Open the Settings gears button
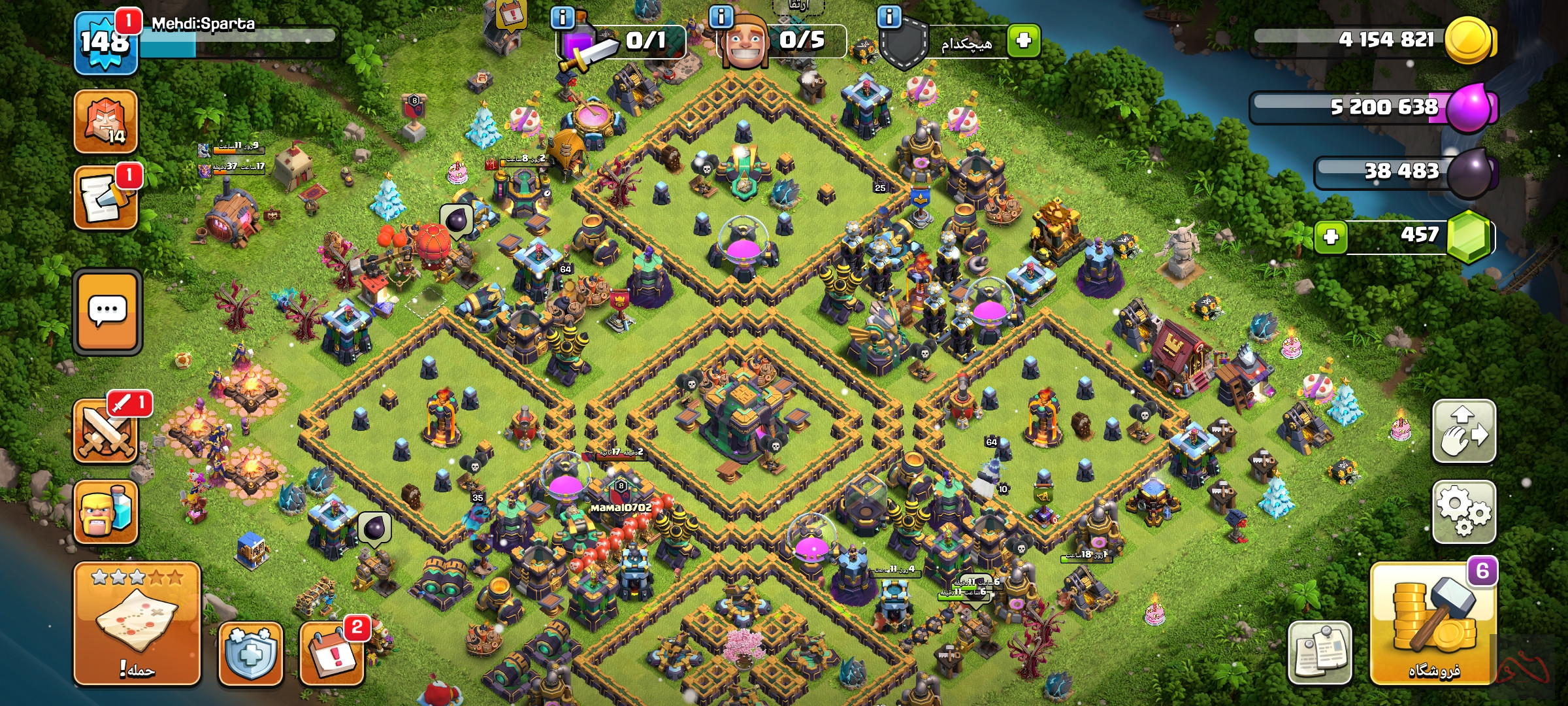Screen dimensions: 1568x706 (x=1464, y=512)
